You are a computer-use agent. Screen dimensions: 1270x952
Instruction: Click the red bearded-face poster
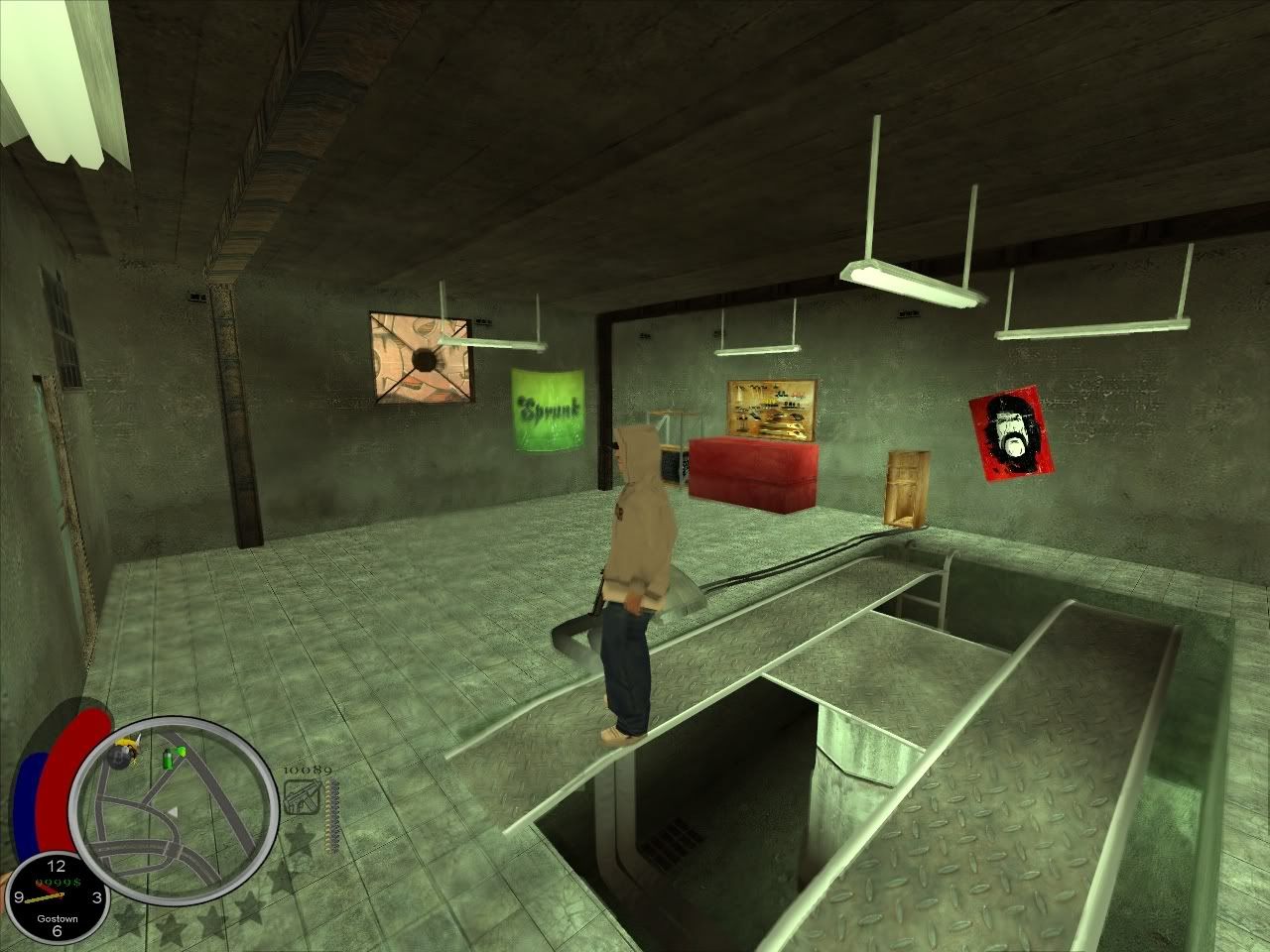click(x=1009, y=433)
